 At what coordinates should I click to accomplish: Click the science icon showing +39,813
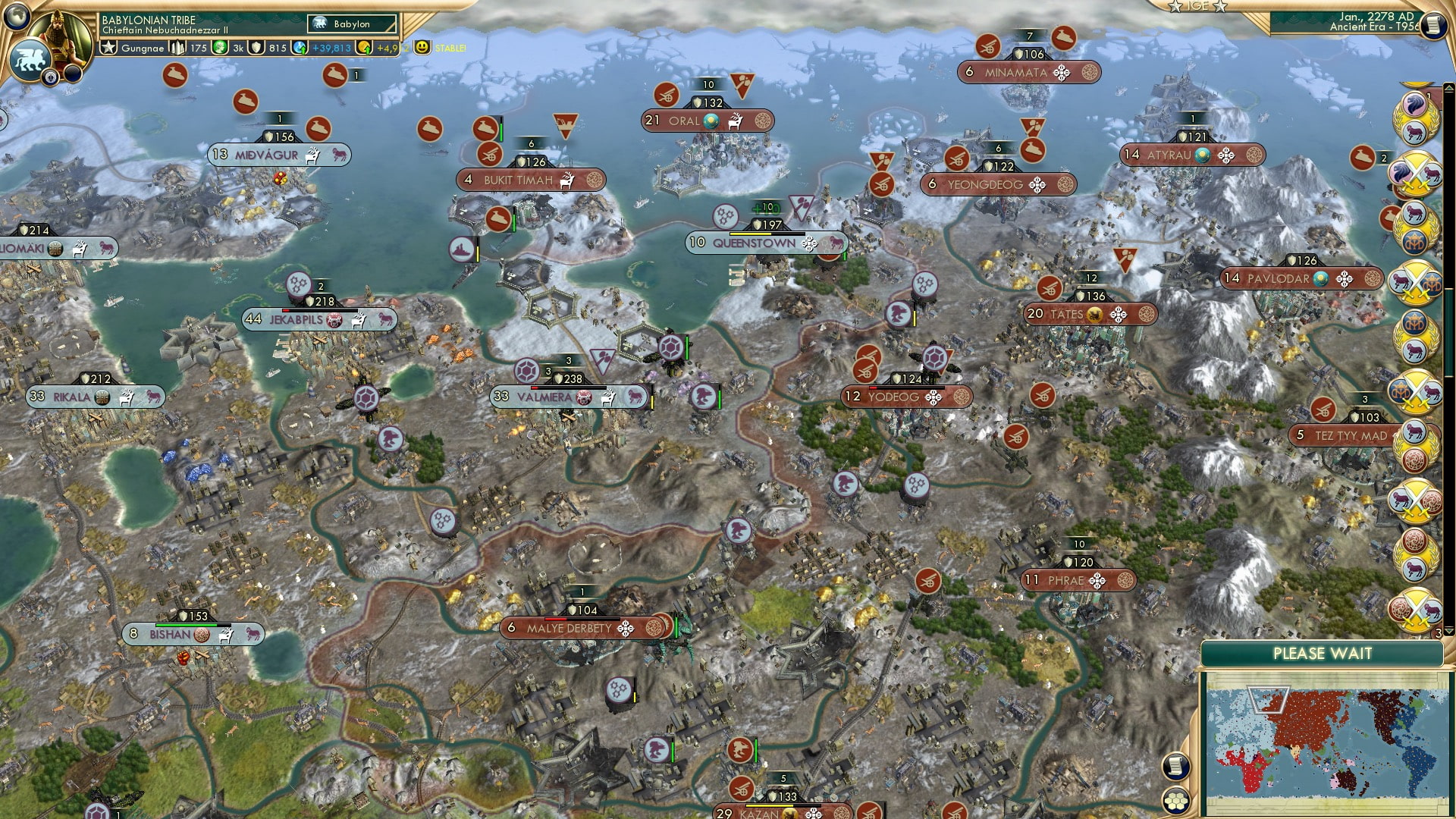[x=299, y=47]
